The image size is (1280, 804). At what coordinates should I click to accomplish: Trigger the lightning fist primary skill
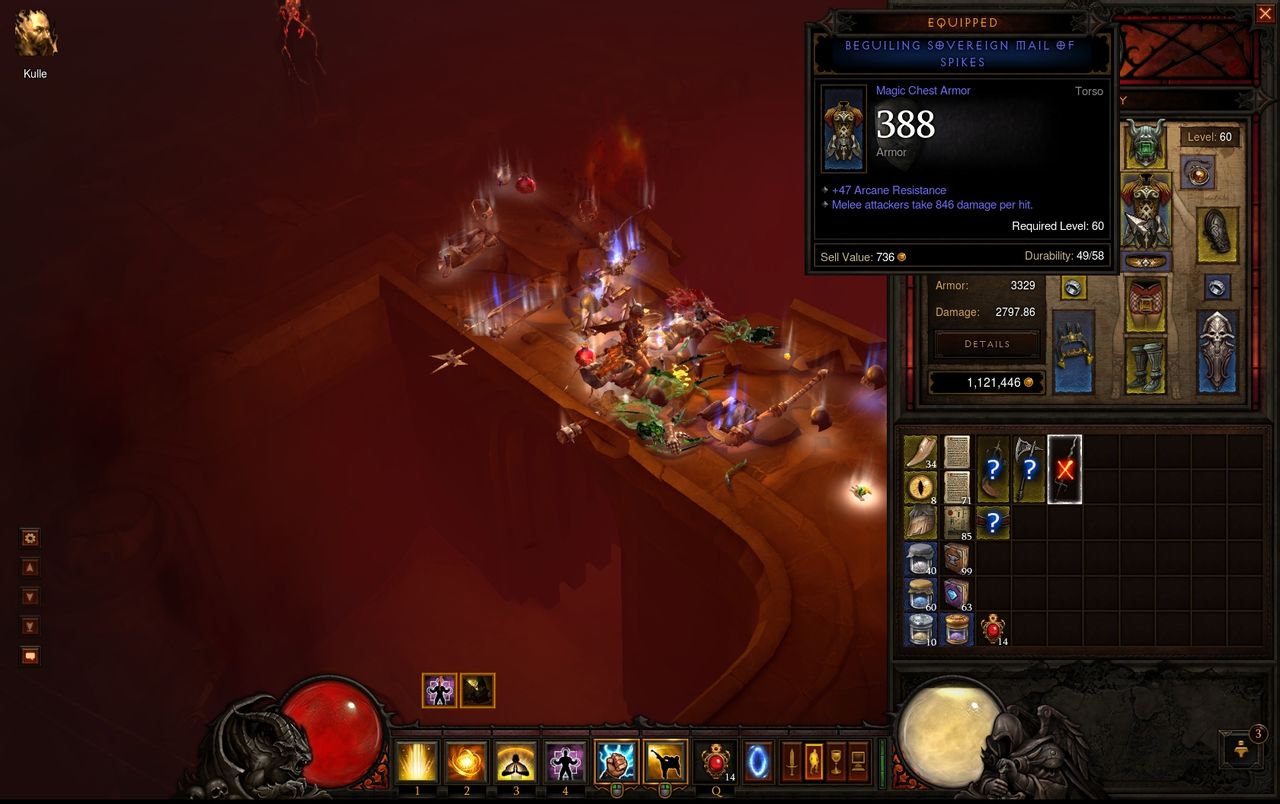click(616, 762)
